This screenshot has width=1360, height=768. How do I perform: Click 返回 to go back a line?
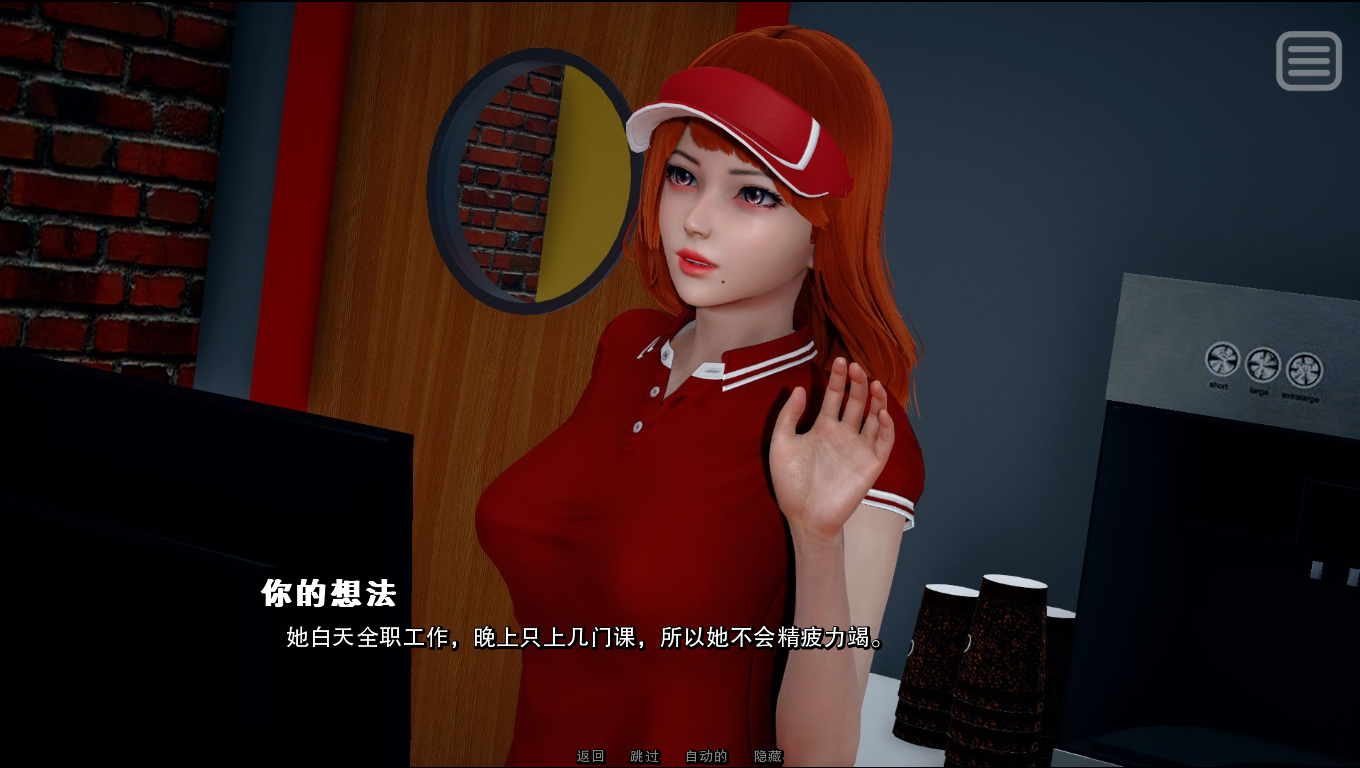tap(589, 756)
